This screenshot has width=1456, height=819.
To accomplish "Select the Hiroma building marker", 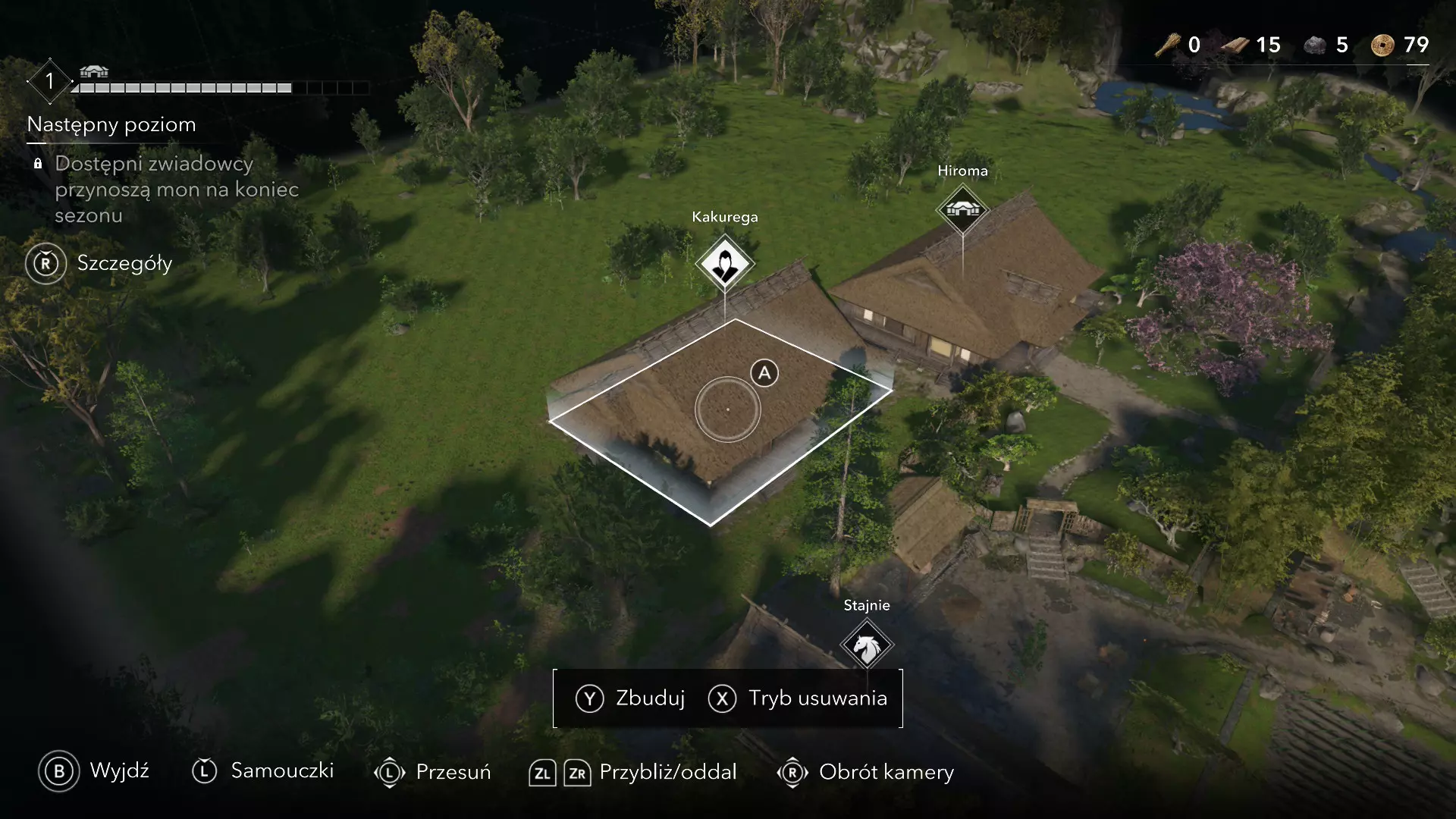I will [962, 209].
